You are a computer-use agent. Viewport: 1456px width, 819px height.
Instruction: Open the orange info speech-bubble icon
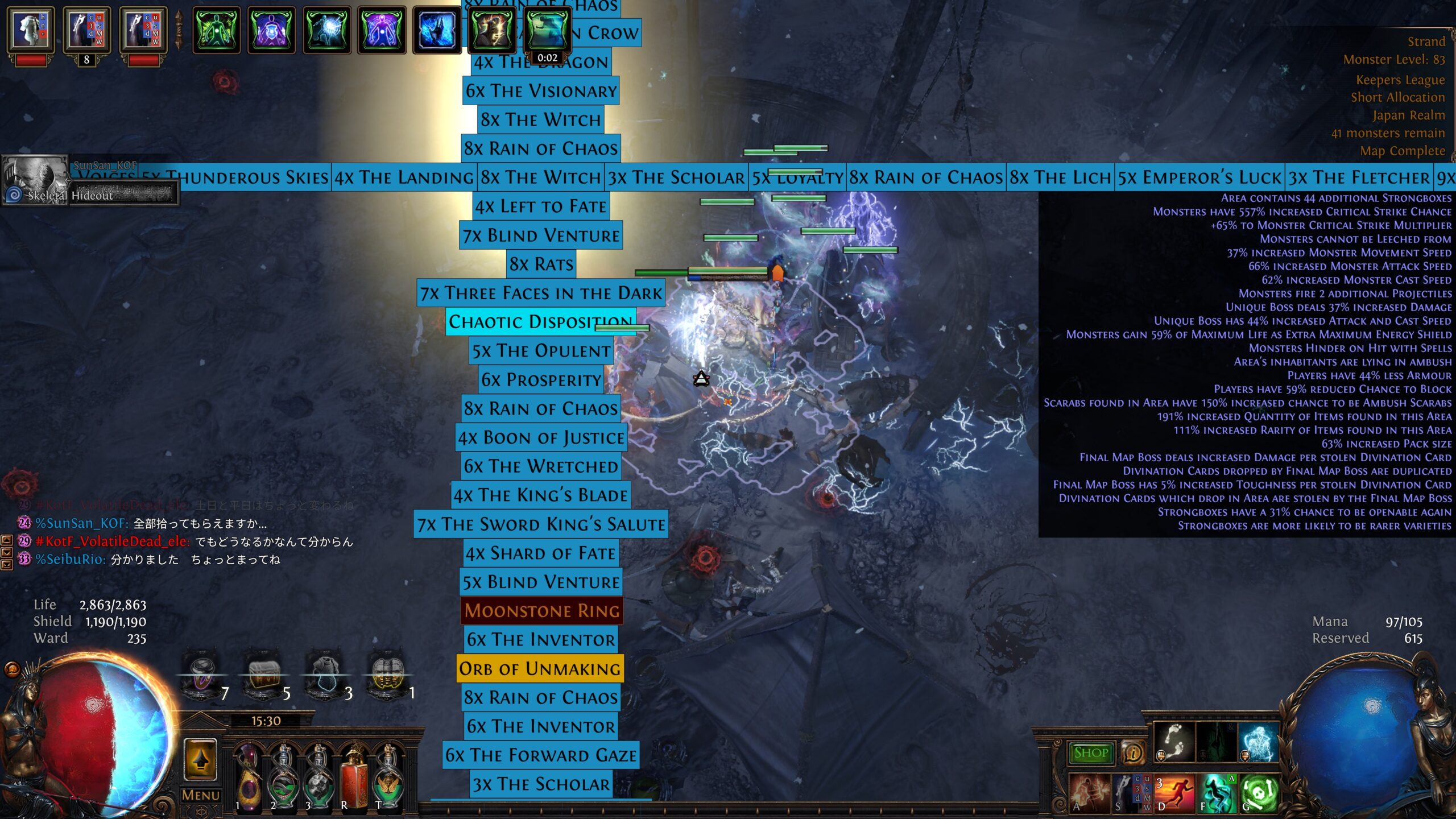coord(1133,753)
